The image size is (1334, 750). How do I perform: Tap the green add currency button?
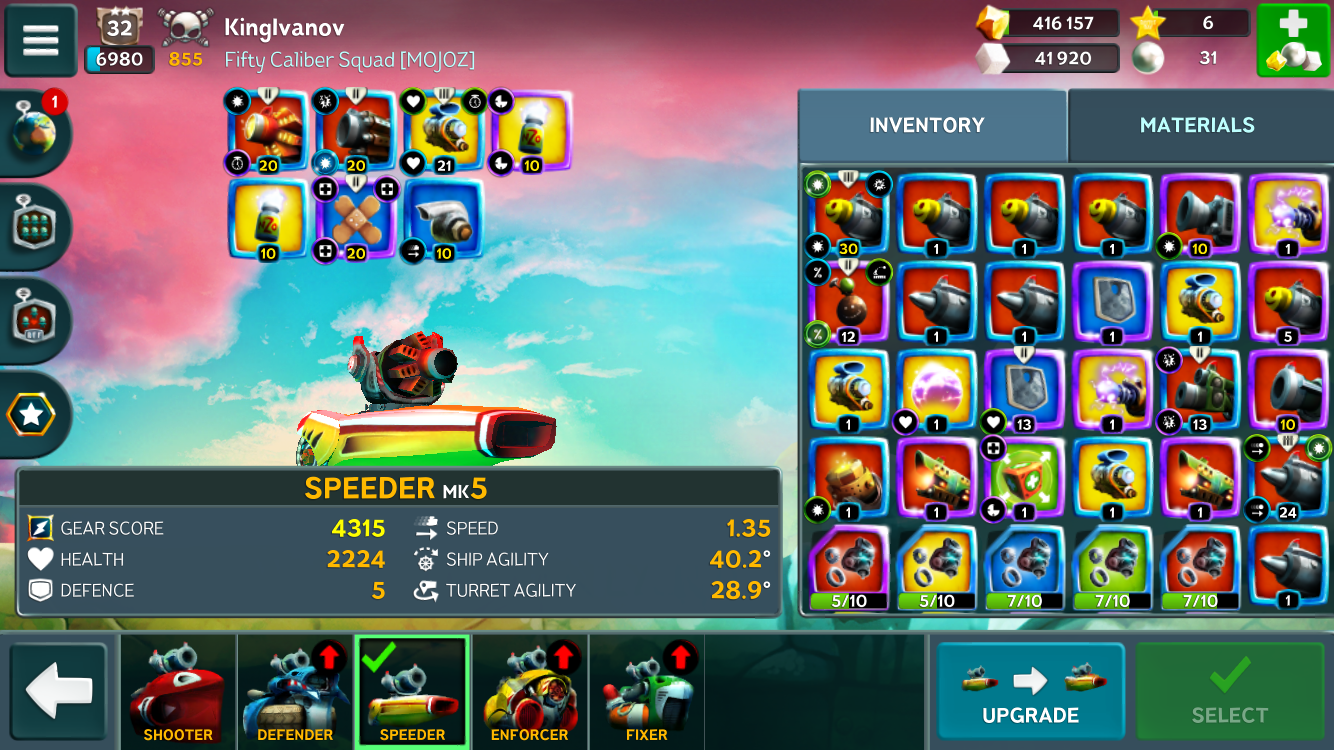click(x=1292, y=40)
